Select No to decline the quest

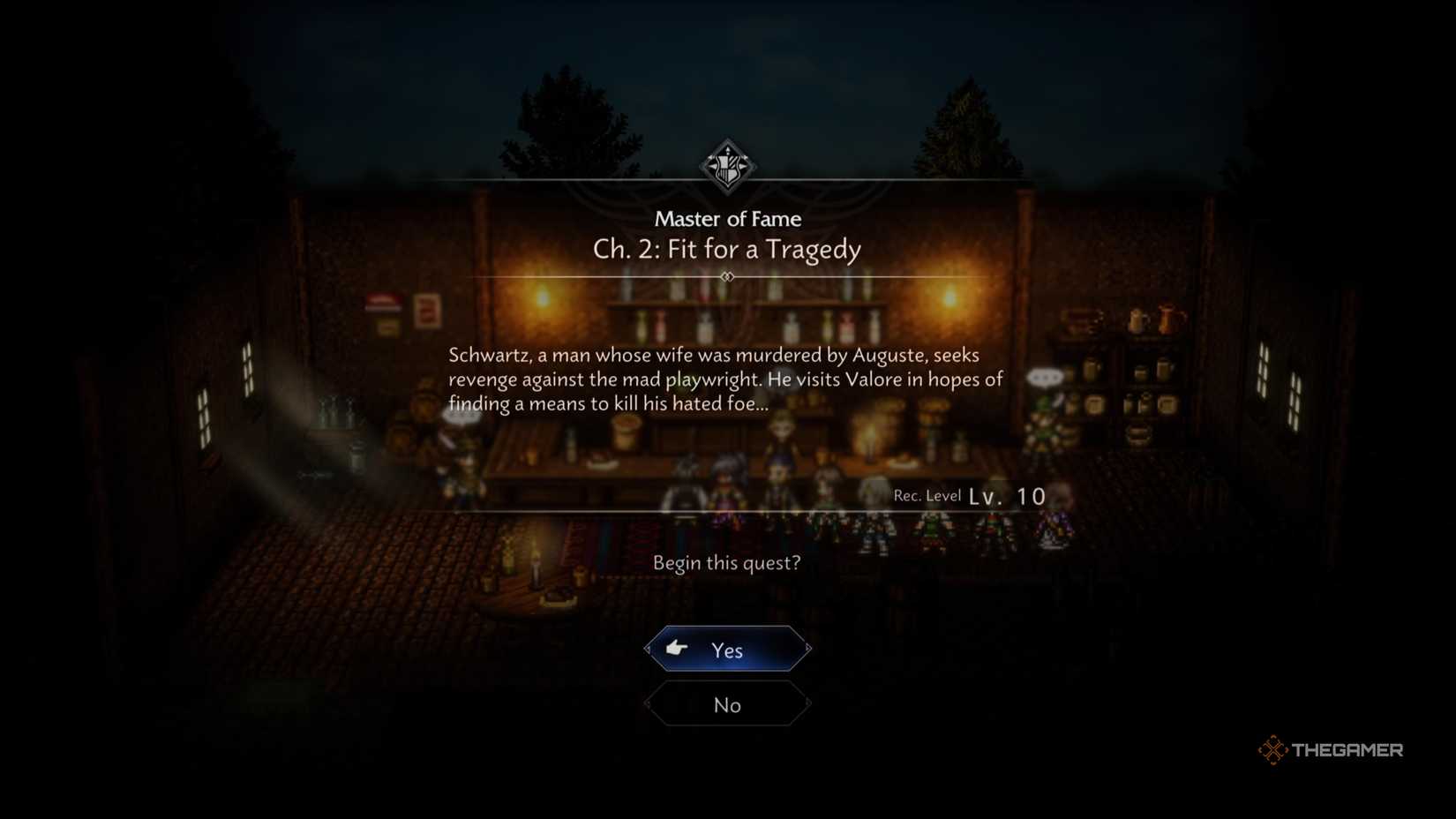727,704
